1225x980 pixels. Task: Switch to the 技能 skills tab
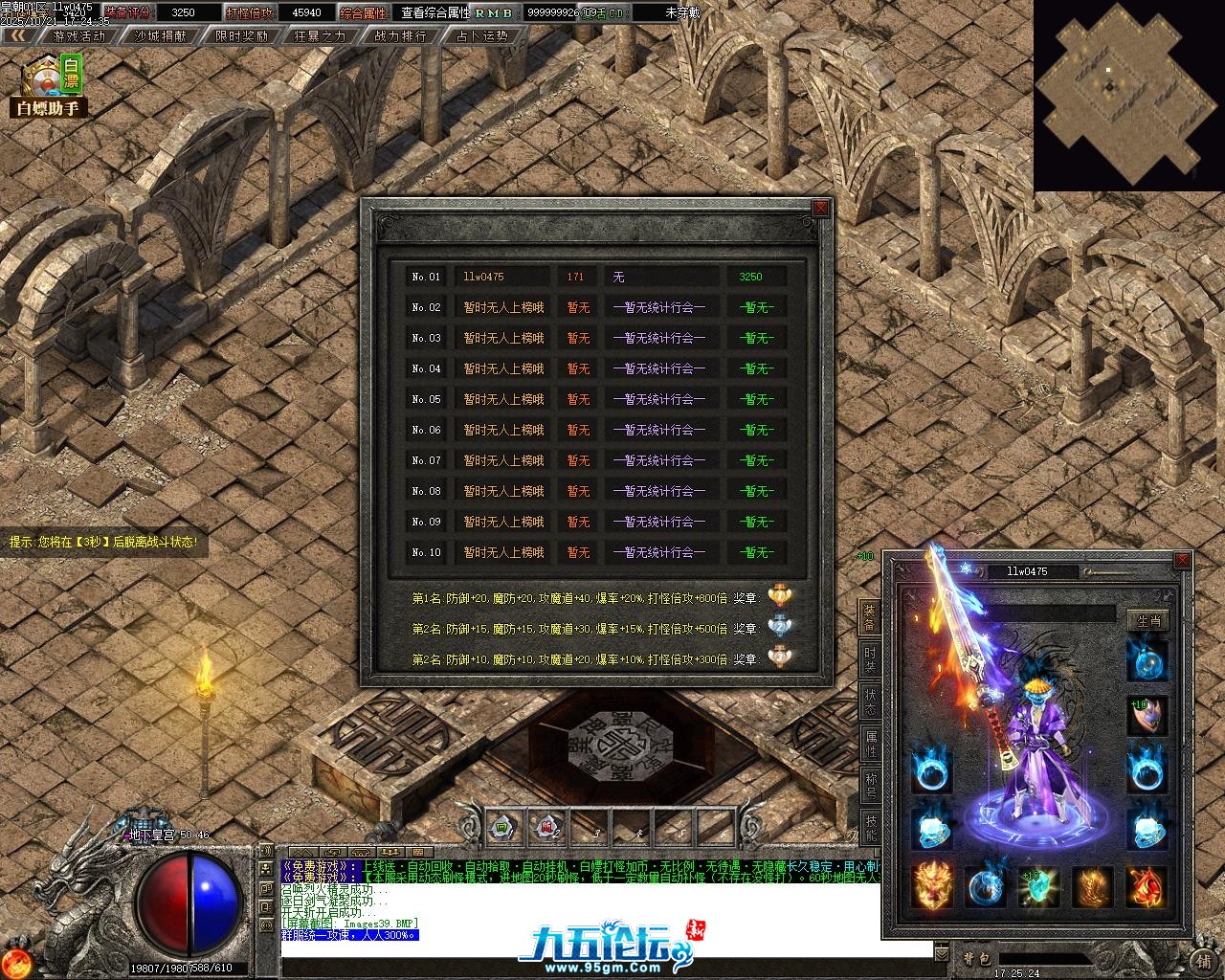click(x=870, y=827)
